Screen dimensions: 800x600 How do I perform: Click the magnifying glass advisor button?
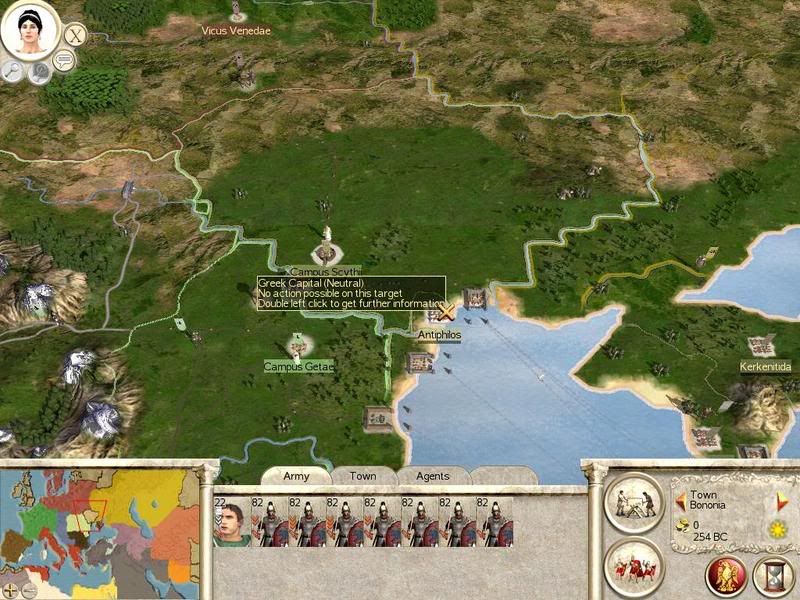tap(13, 70)
